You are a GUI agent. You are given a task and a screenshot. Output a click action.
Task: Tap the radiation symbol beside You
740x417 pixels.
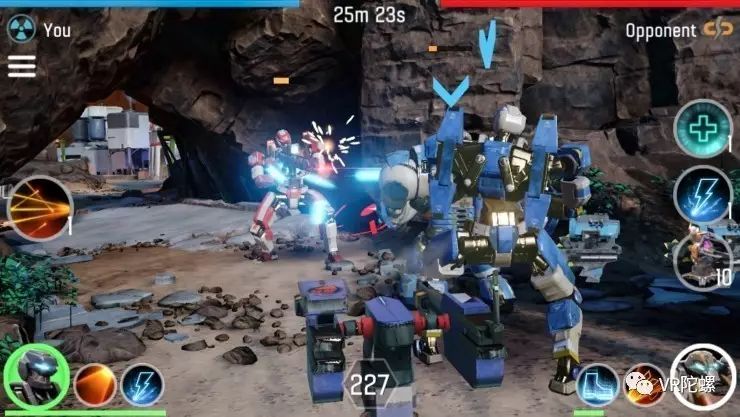[21, 29]
